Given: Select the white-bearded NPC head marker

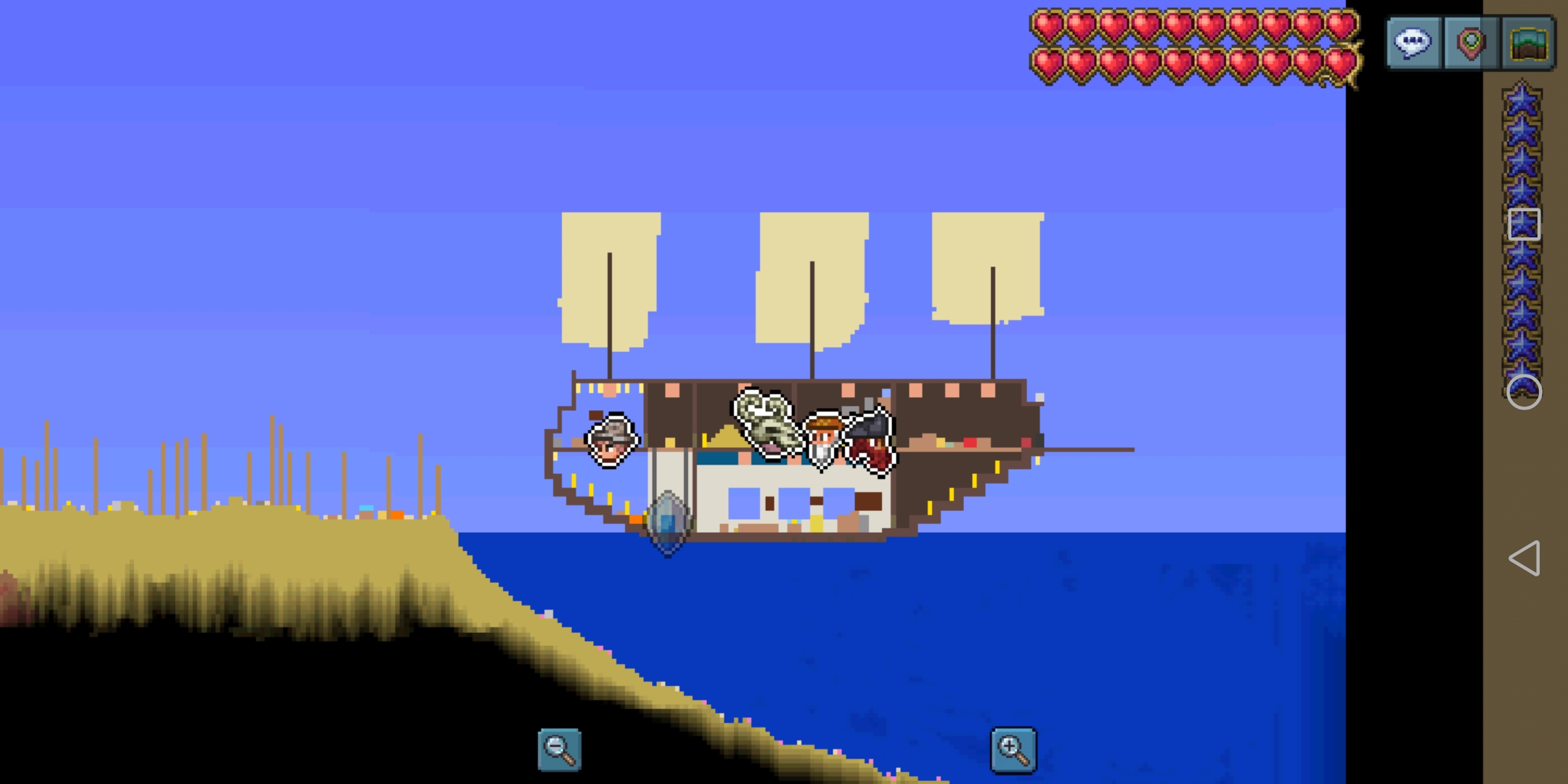Looking at the screenshot, I should pos(823,440).
